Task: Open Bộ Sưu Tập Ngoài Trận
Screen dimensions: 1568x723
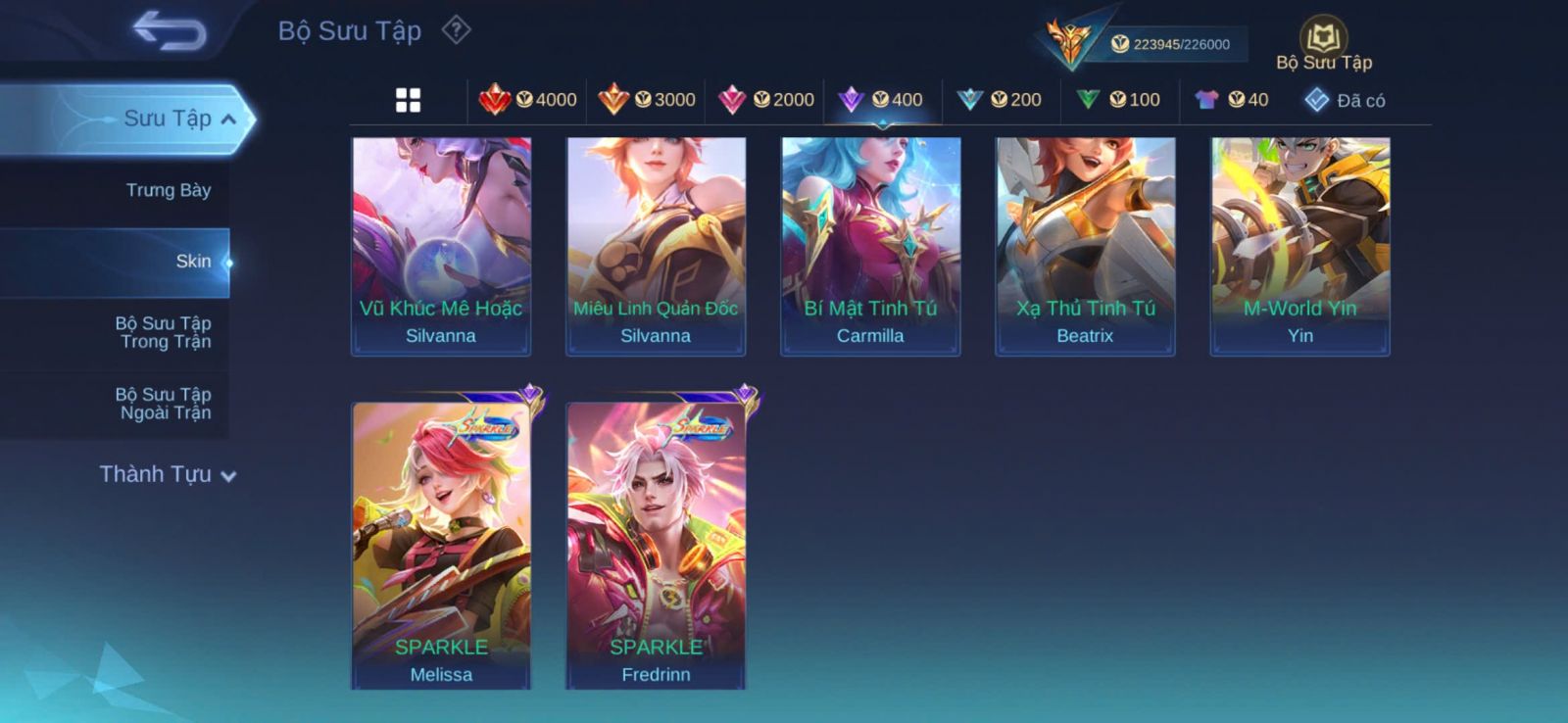Action: point(163,404)
